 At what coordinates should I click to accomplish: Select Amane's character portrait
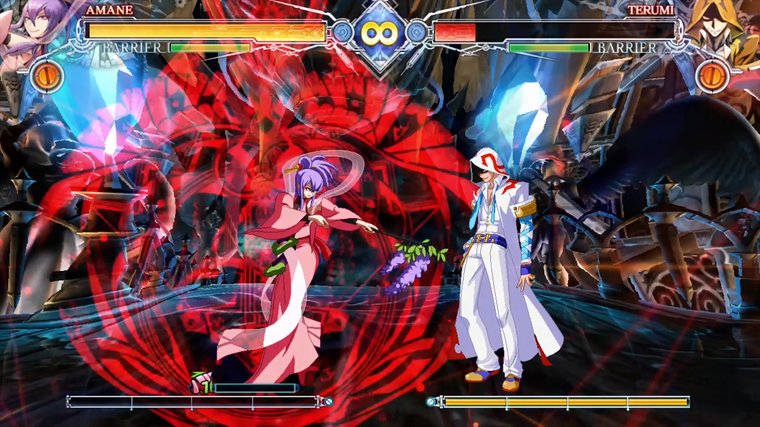pyautogui.click(x=38, y=28)
